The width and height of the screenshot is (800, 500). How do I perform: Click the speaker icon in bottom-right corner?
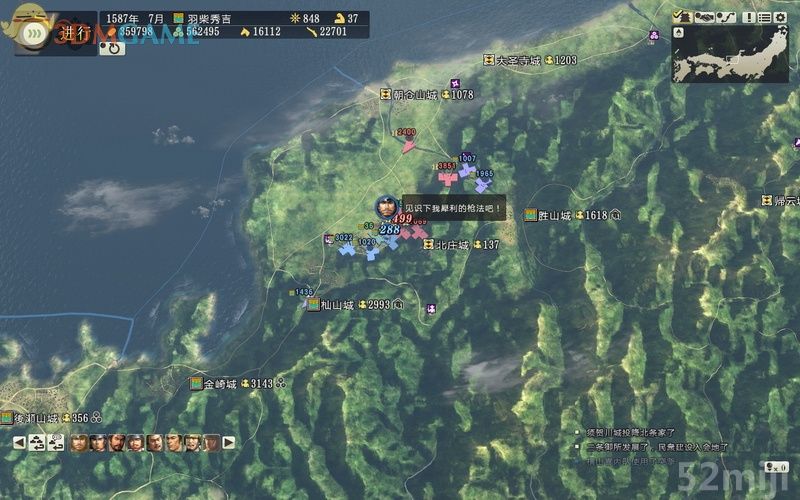(x=777, y=466)
